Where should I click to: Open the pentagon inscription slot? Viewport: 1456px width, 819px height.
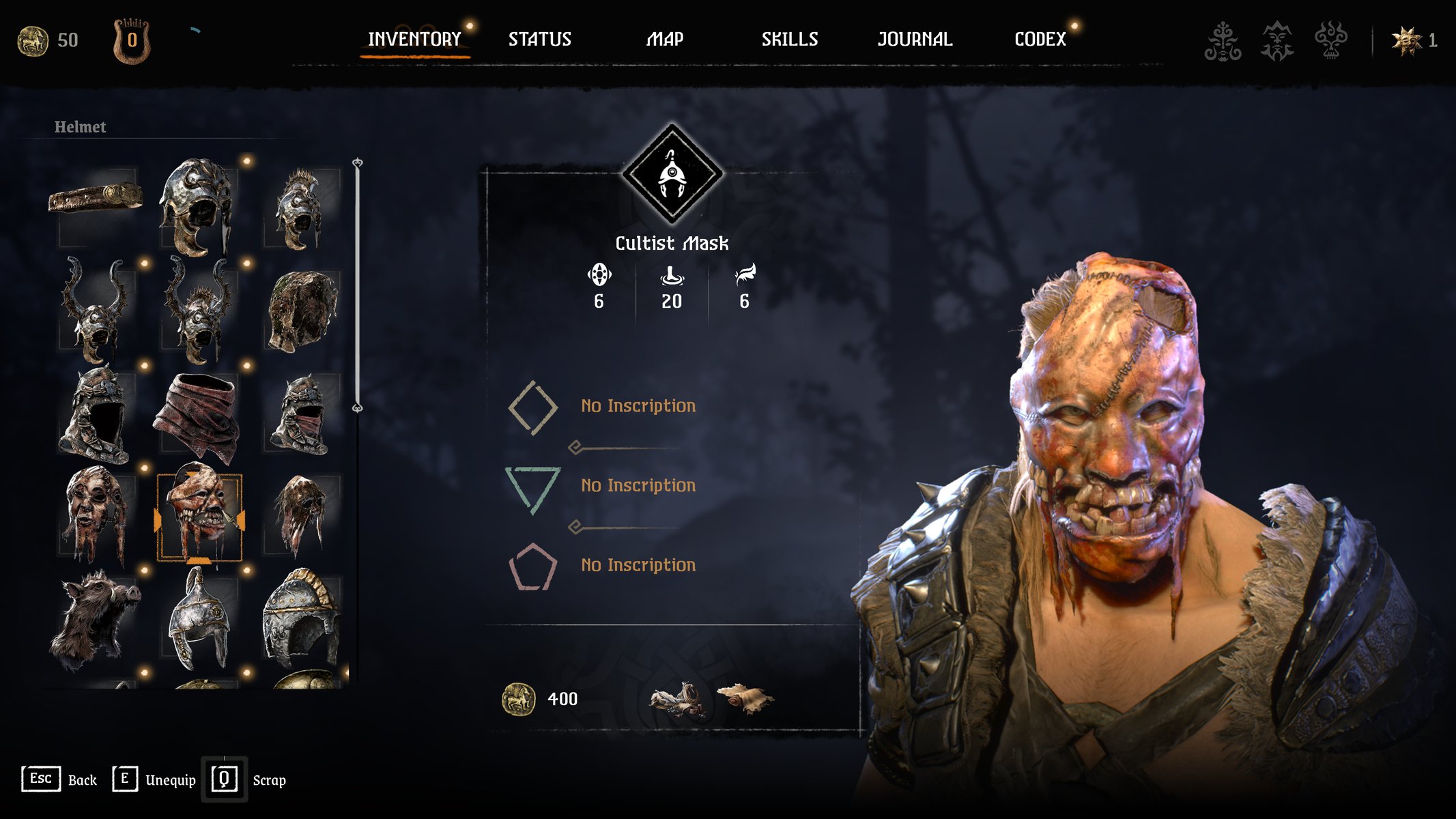tap(532, 566)
